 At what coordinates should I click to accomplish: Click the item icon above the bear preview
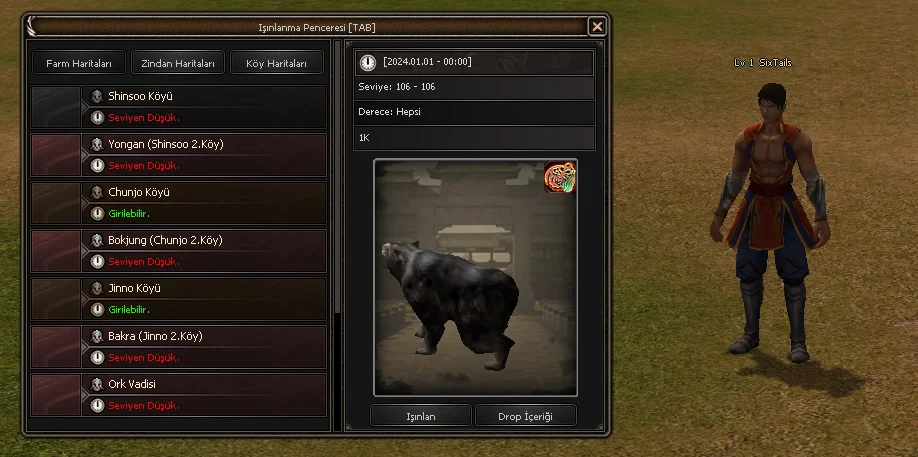point(560,177)
